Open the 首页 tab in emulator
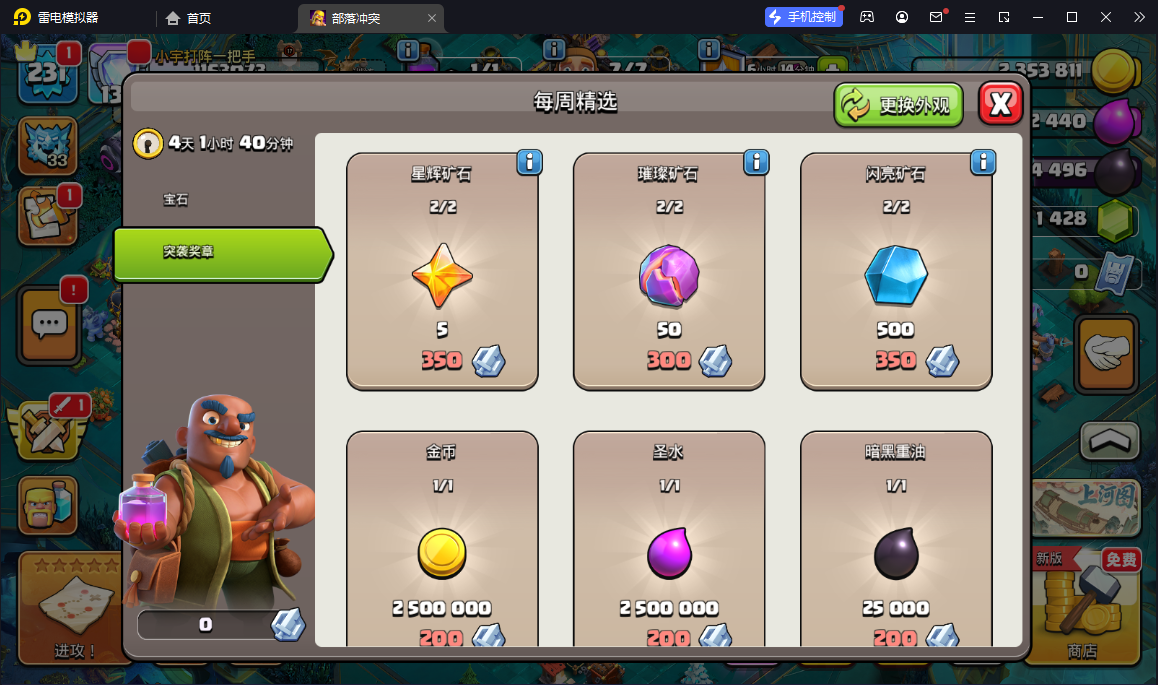The image size is (1158, 685). point(189,18)
